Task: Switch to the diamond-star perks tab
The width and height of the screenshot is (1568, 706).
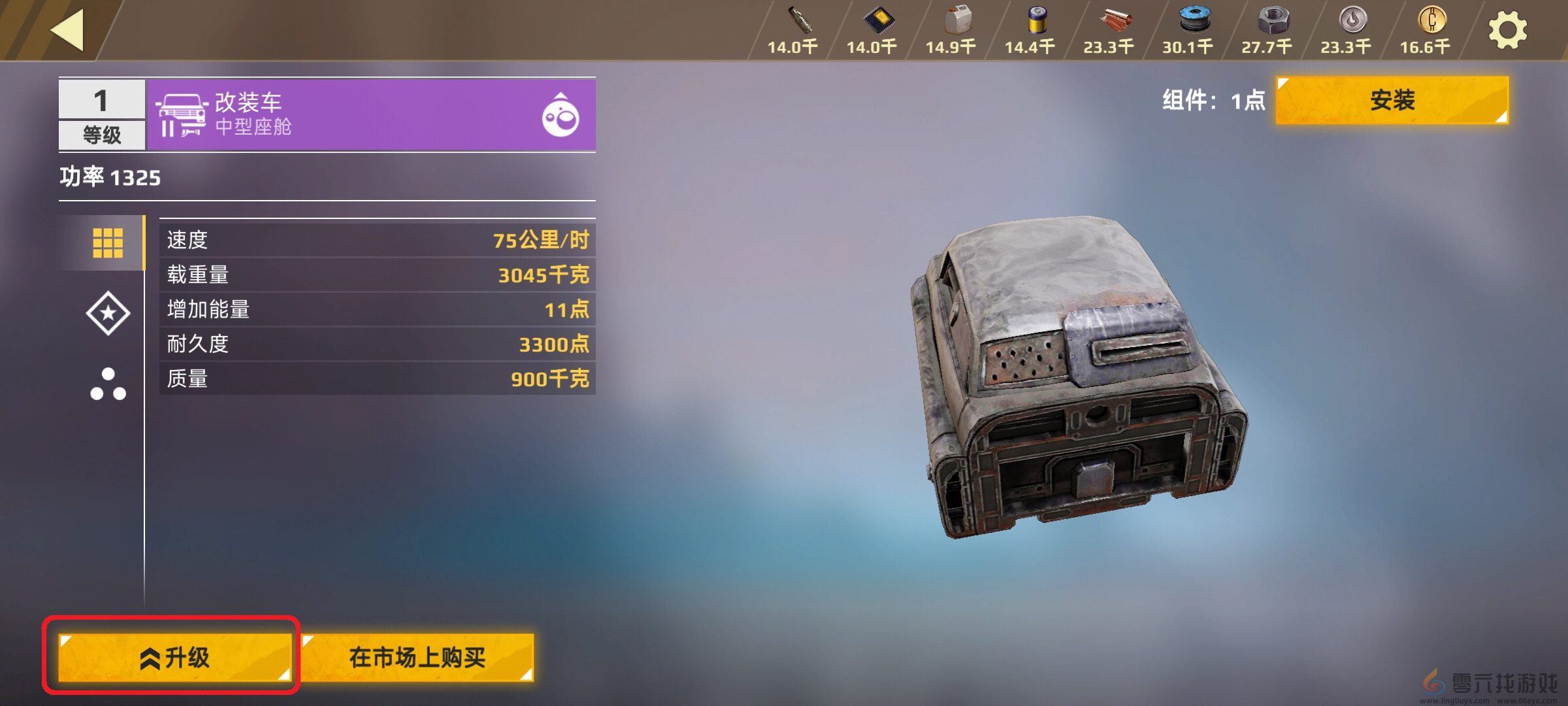Action: (x=108, y=314)
